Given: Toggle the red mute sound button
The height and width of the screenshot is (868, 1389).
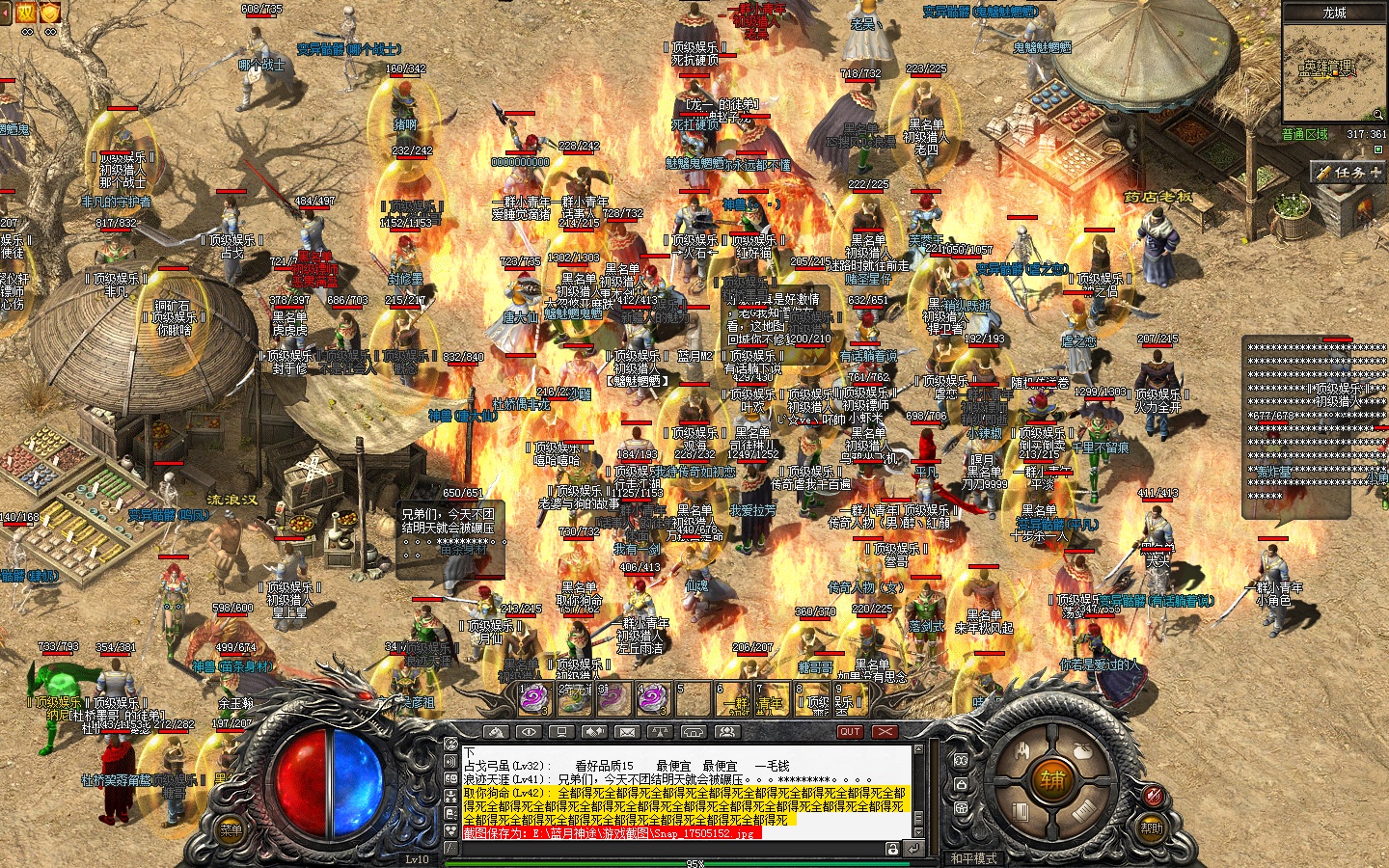Looking at the screenshot, I should (1153, 795).
